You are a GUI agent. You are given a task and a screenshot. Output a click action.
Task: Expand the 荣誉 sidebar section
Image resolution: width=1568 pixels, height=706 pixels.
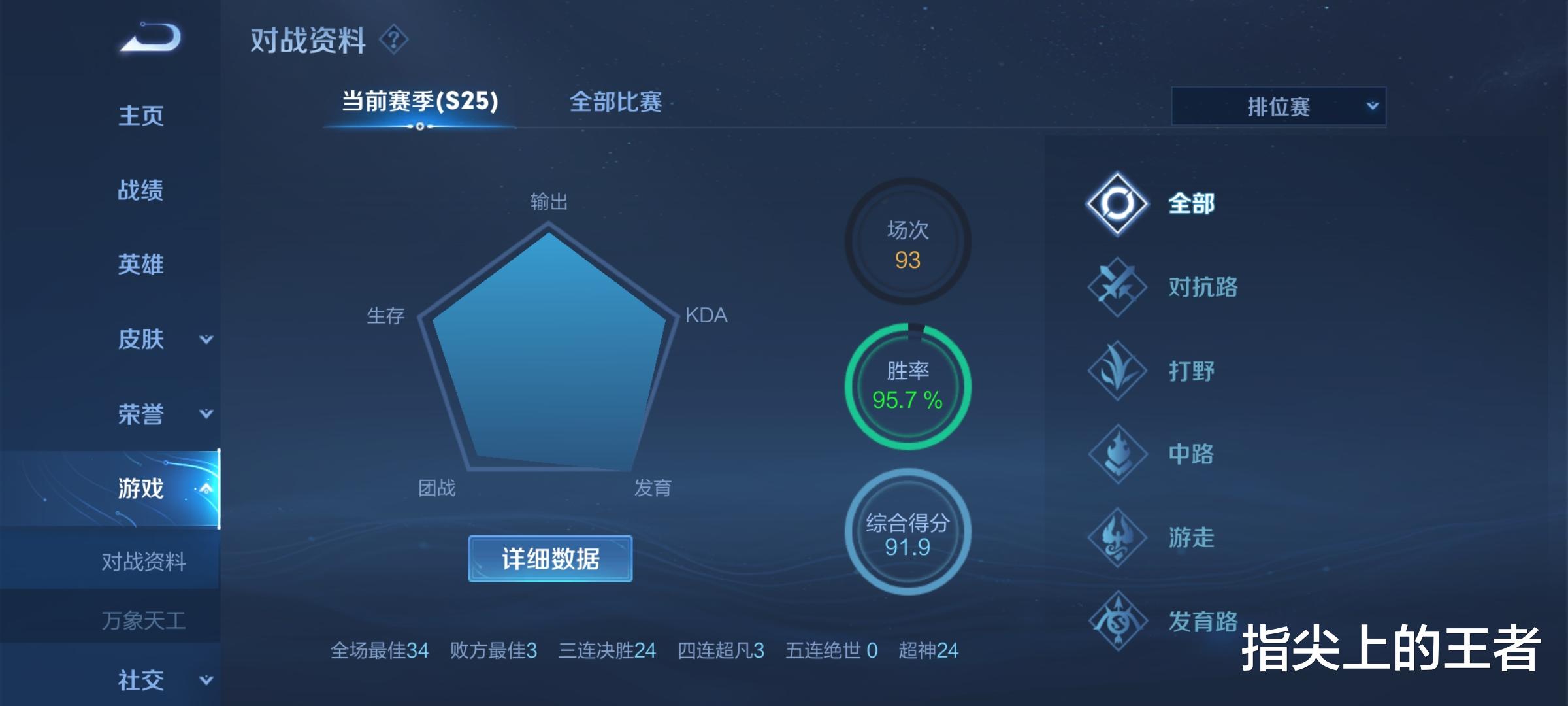(157, 413)
